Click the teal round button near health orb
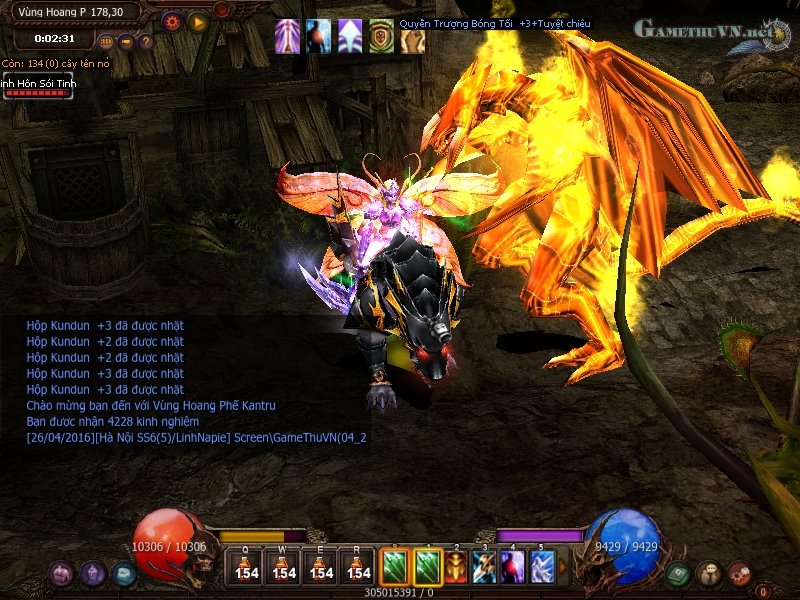This screenshot has width=800, height=600. 123,574
